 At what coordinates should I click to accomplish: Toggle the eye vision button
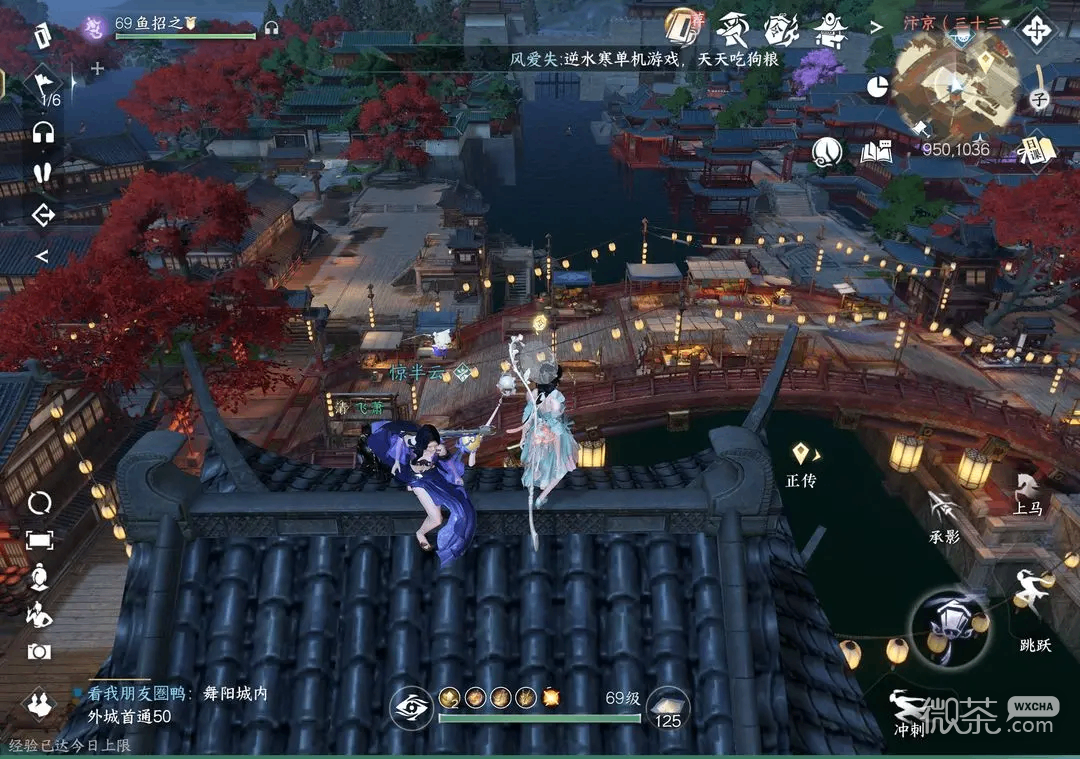click(x=410, y=706)
